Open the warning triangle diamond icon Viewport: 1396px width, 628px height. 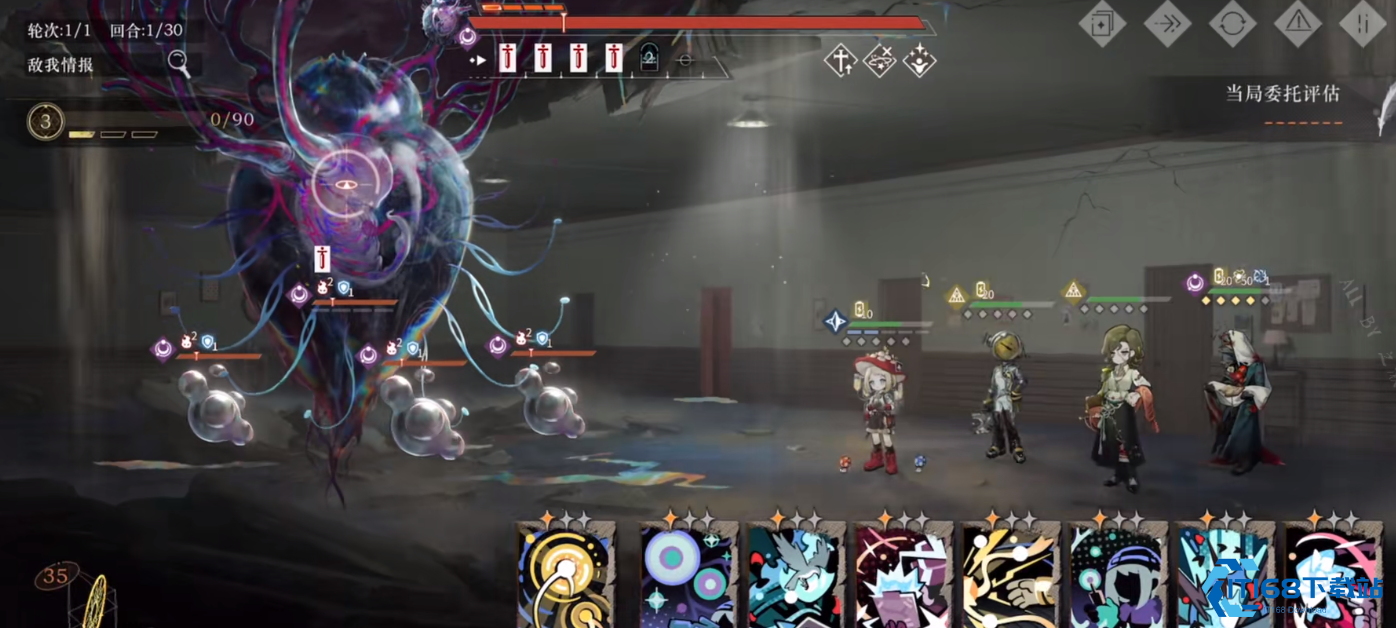[x=1297, y=23]
